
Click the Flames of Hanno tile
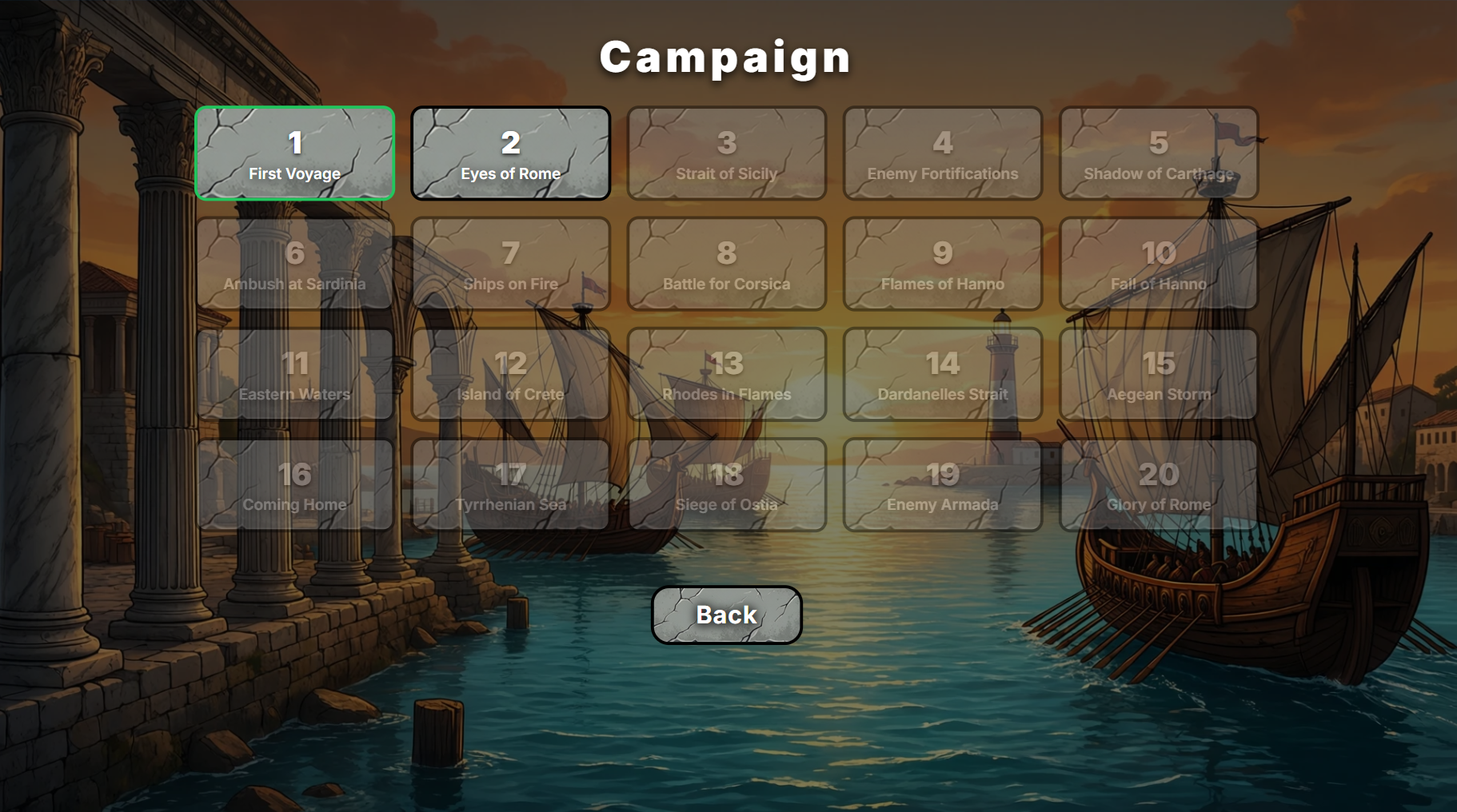943,264
